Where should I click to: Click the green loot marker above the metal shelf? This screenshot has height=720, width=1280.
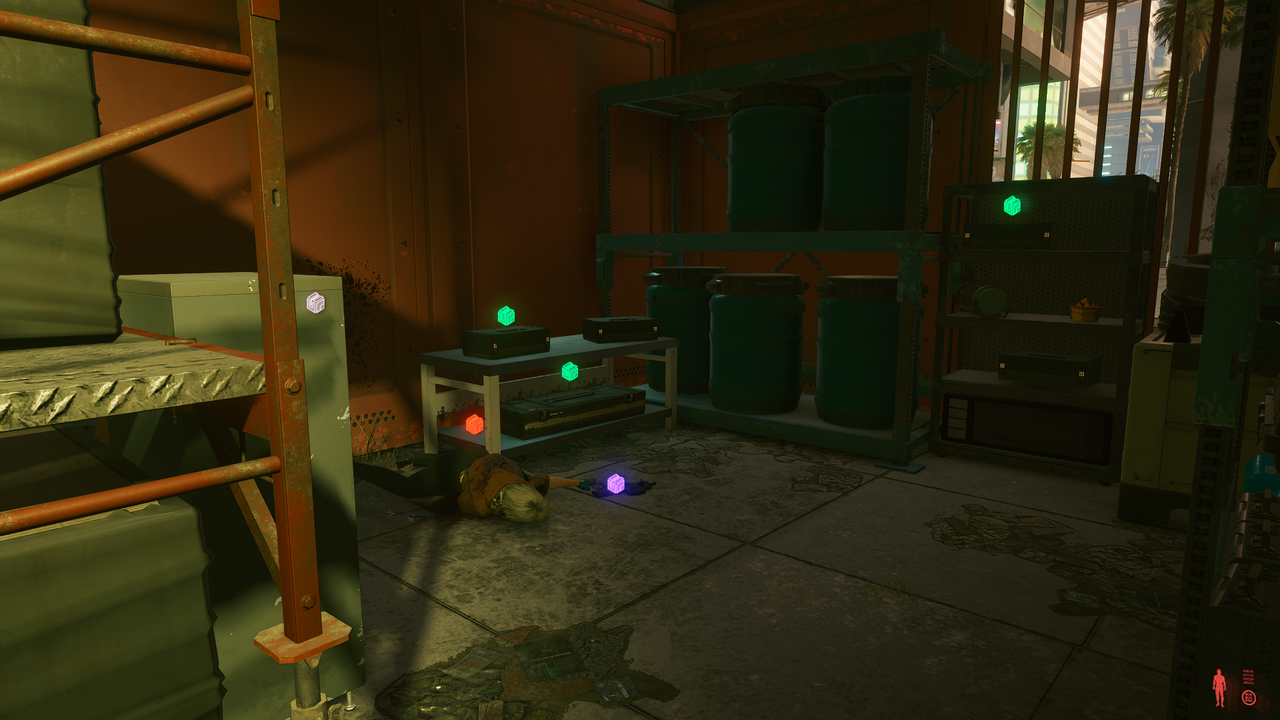[1012, 205]
